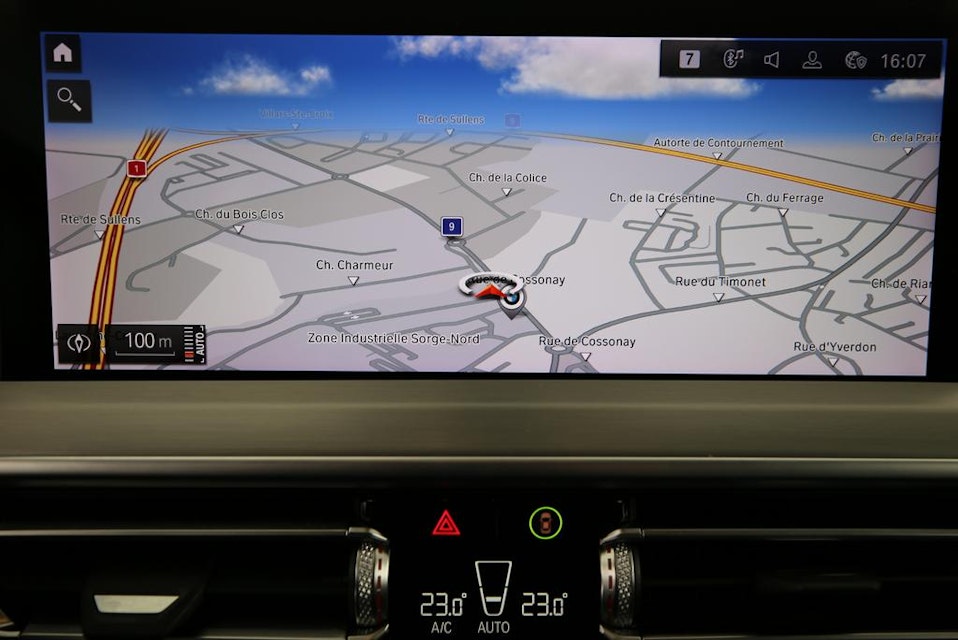958x640 pixels.
Task: Open the number 7 notifications badge
Action: (689, 59)
